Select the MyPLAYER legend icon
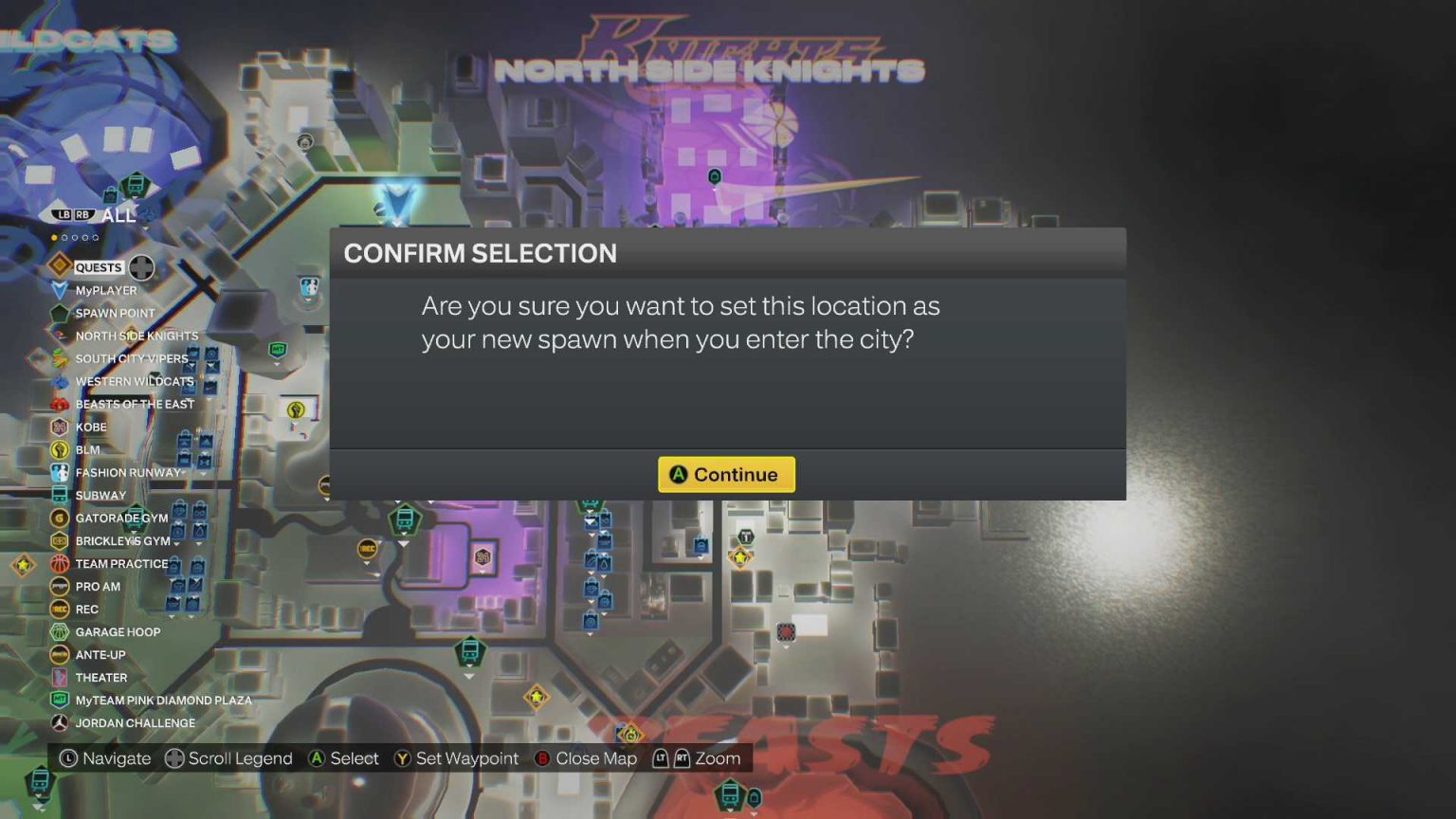The image size is (1456, 819). pyautogui.click(x=61, y=290)
